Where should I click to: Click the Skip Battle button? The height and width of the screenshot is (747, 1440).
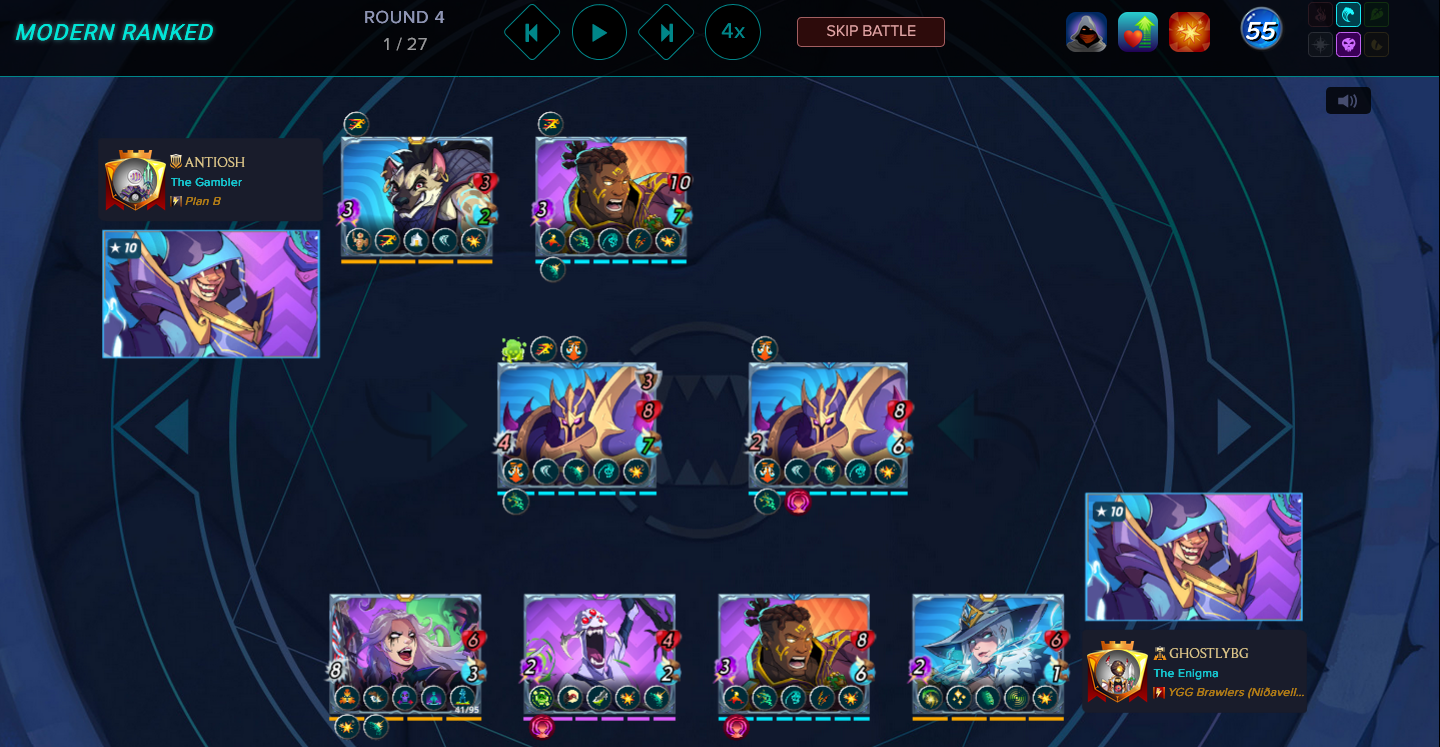tap(870, 31)
